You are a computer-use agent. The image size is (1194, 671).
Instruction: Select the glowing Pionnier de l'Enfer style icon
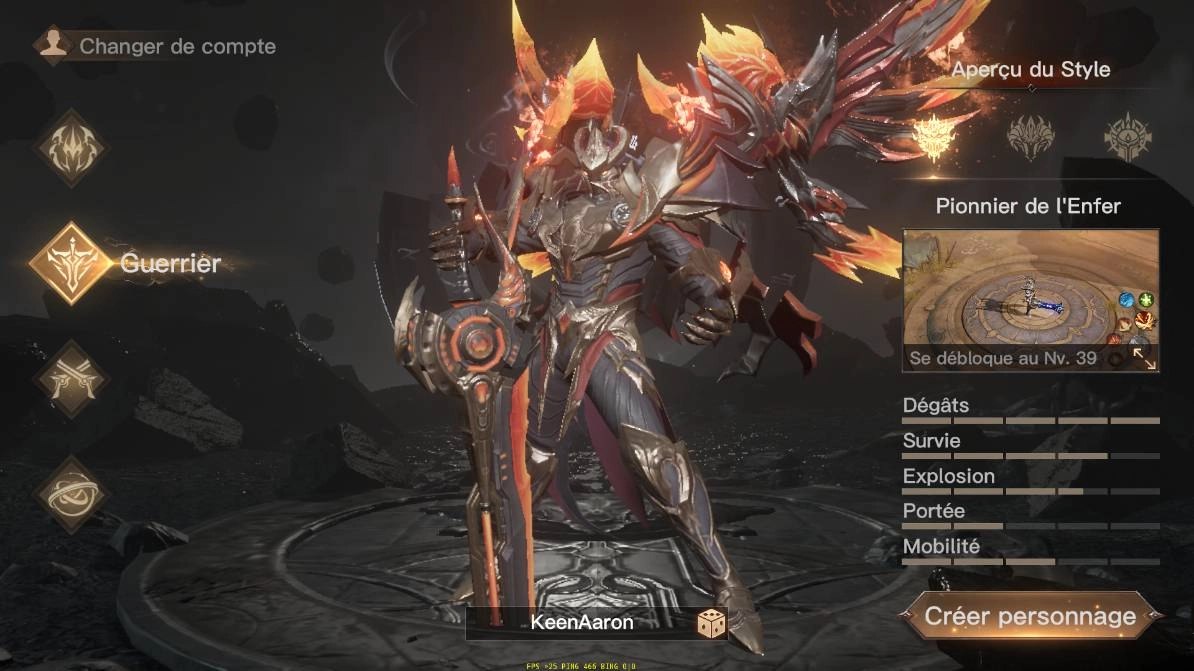click(937, 135)
